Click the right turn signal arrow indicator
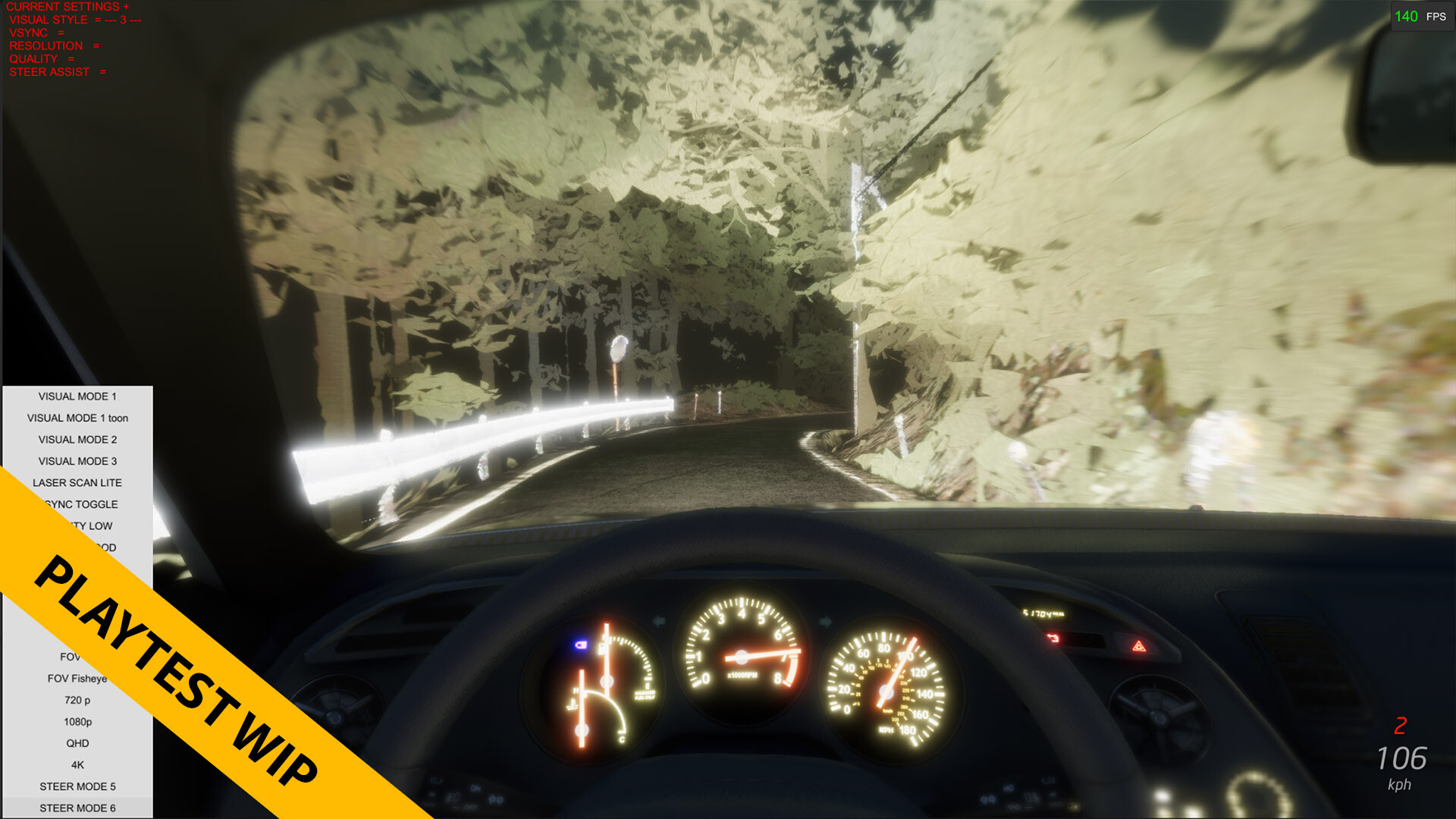This screenshot has width=1456, height=819. [x=826, y=620]
